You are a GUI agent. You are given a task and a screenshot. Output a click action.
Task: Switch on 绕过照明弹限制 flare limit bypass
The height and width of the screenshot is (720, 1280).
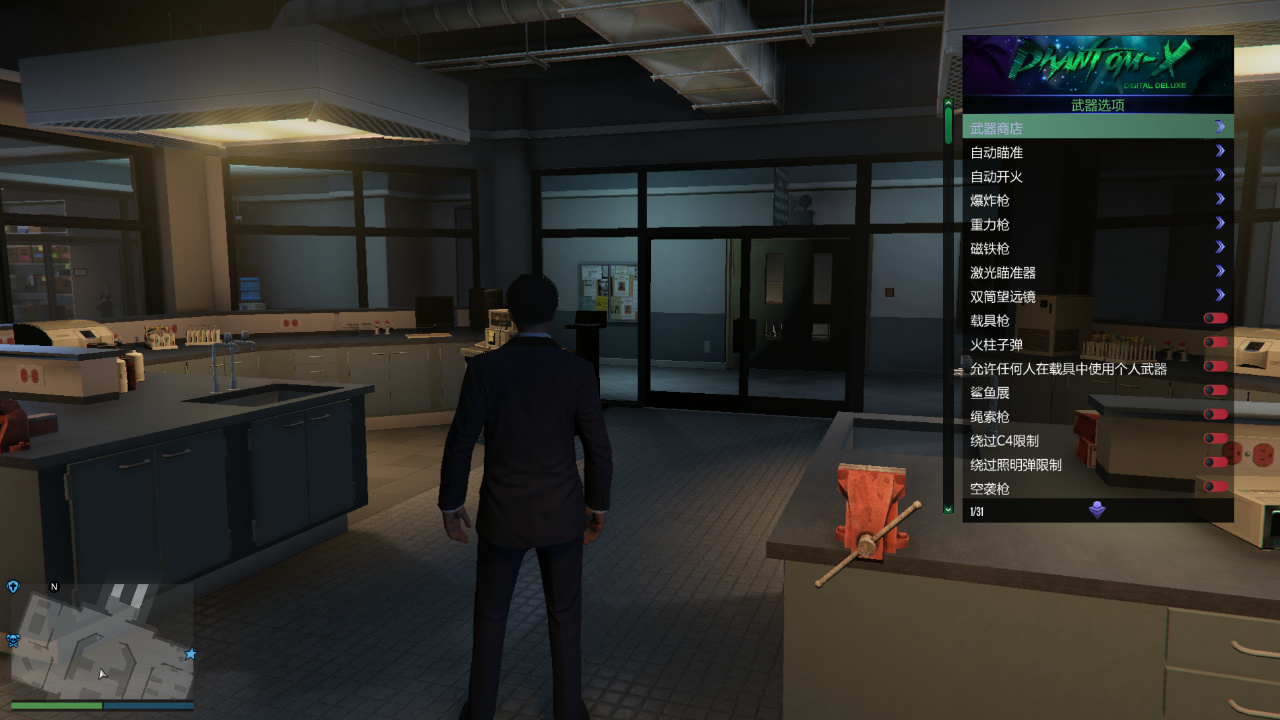coord(1215,463)
